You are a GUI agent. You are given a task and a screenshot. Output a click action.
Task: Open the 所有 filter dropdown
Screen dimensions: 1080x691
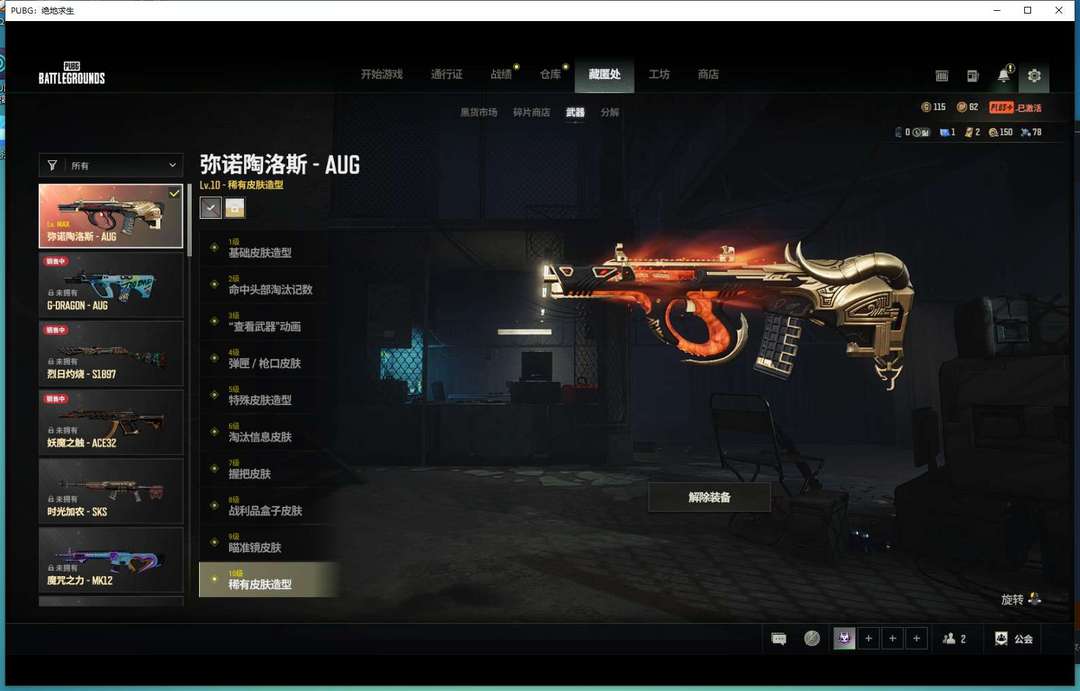111,165
